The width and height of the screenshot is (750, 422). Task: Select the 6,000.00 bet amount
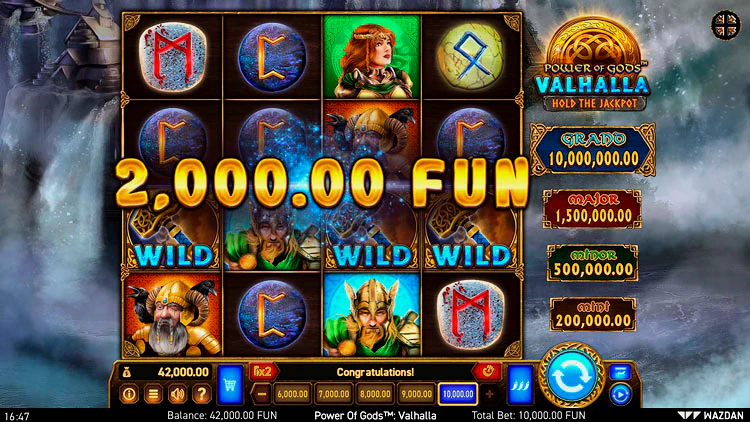point(292,394)
